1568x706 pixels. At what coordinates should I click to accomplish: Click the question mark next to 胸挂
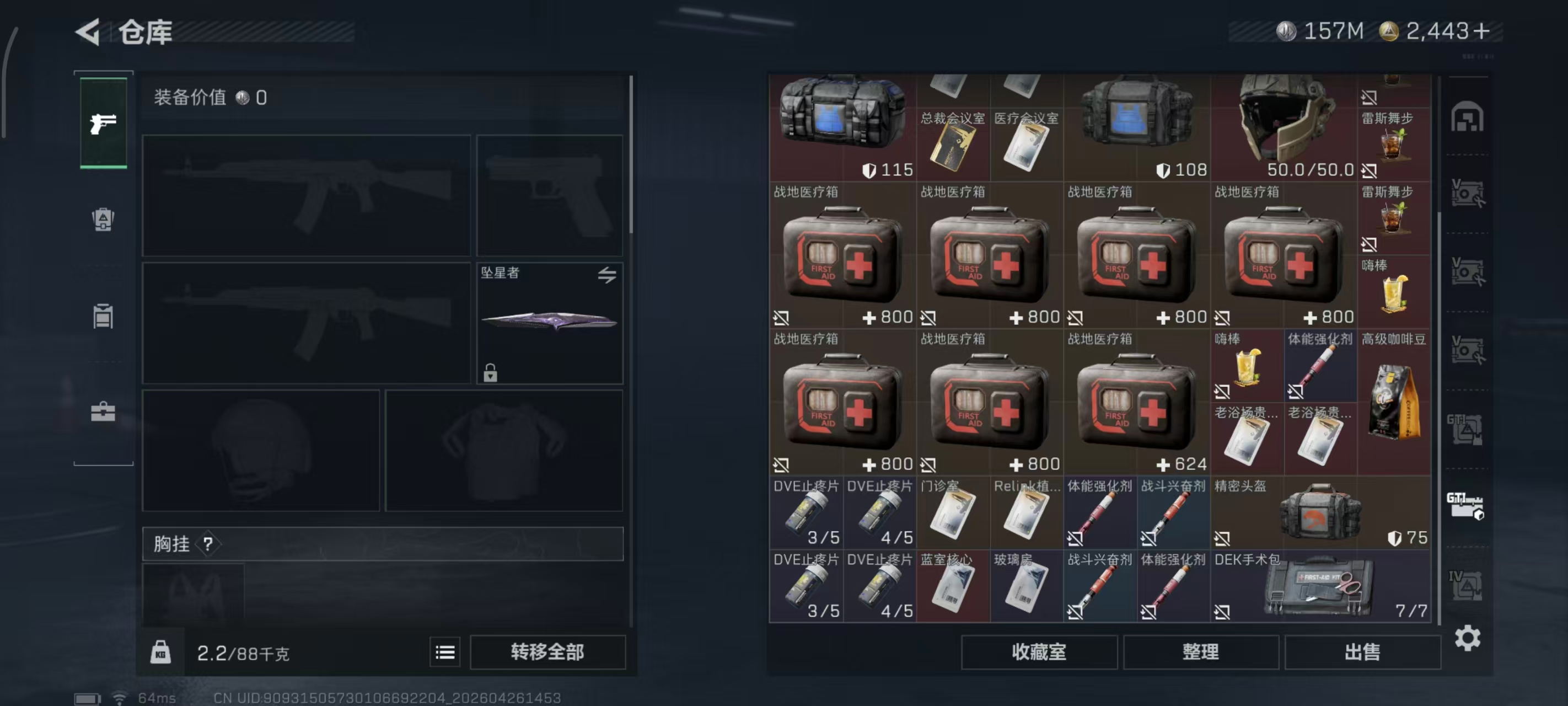[210, 544]
